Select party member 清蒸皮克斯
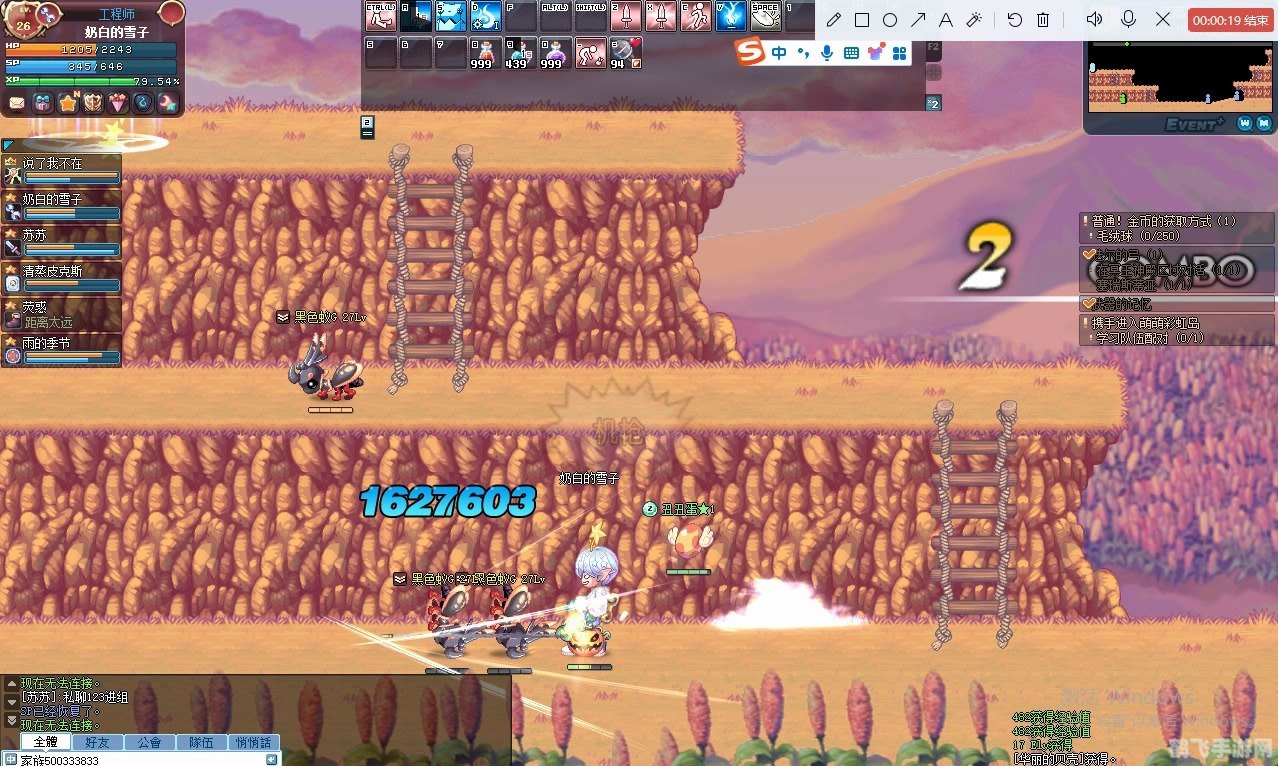Image resolution: width=1278 pixels, height=766 pixels. click(62, 277)
